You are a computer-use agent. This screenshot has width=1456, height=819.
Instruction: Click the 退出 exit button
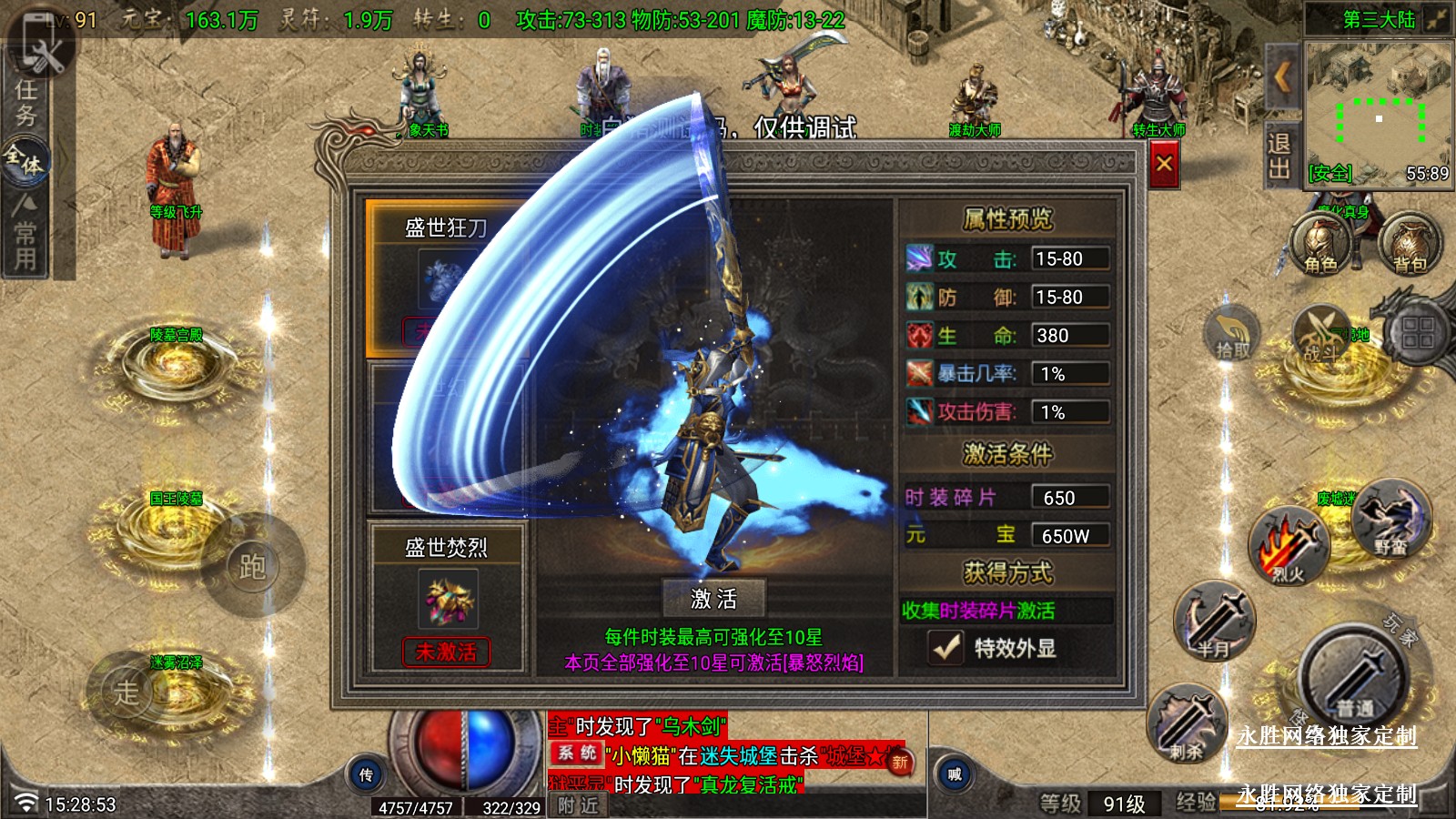click(x=1279, y=157)
